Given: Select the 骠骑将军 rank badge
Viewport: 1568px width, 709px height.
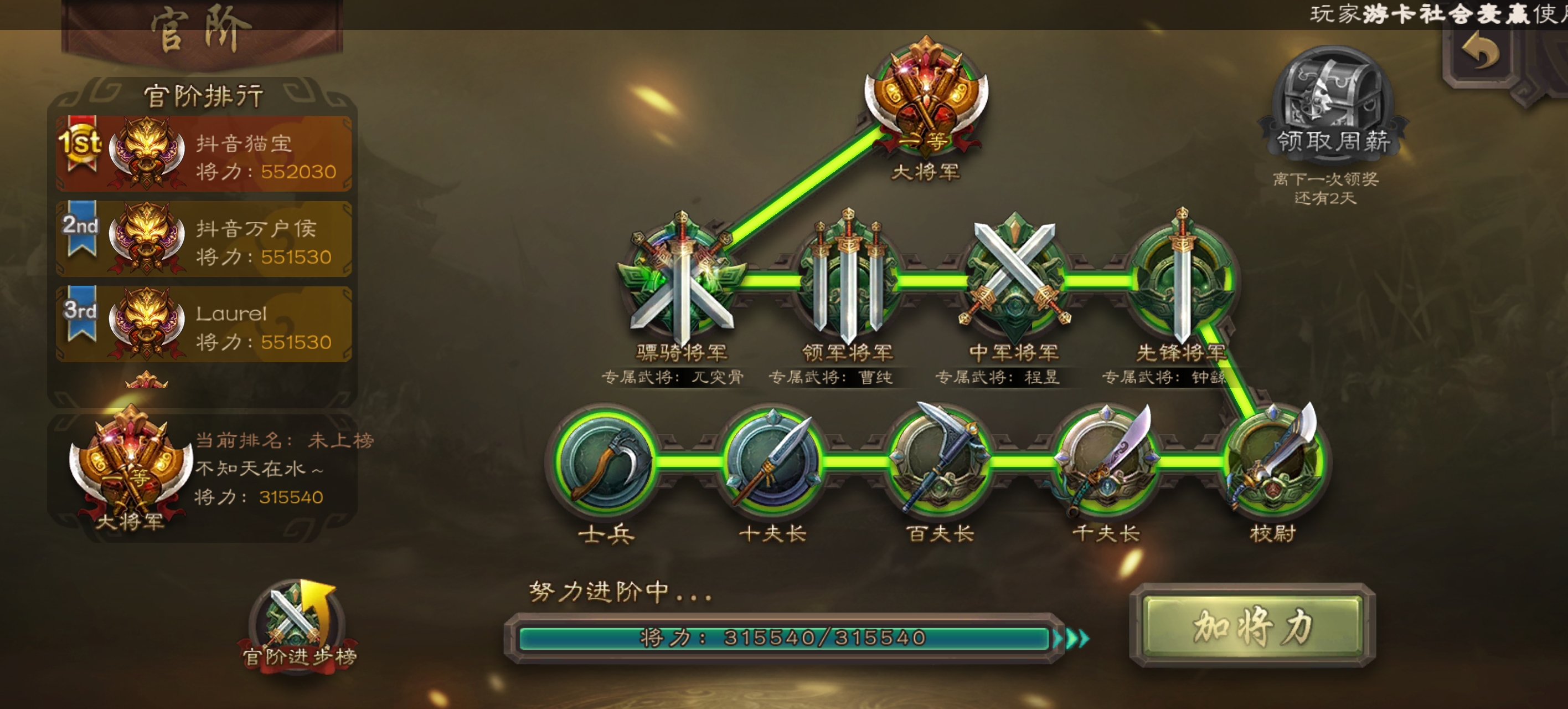Looking at the screenshot, I should pyautogui.click(x=682, y=281).
